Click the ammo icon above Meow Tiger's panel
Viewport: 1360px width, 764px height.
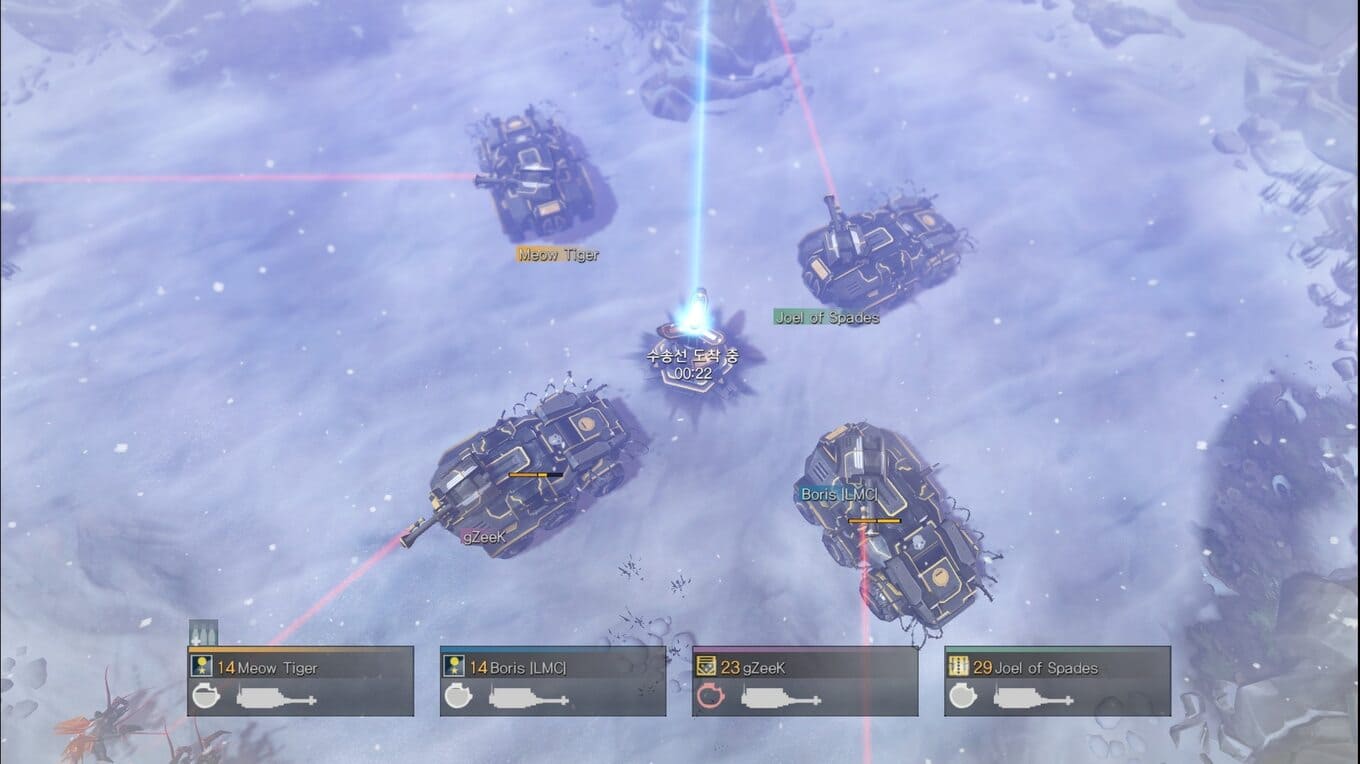point(203,633)
